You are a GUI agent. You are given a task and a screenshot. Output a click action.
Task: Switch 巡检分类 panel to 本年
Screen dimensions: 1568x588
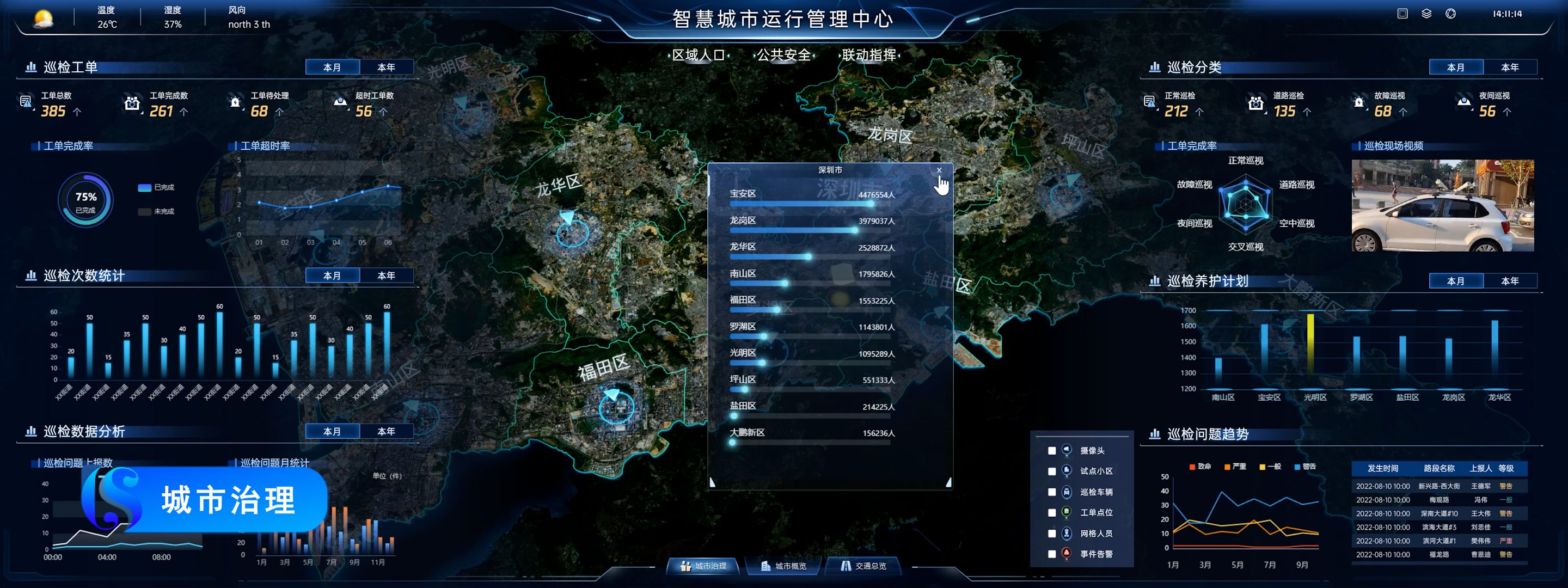(x=1510, y=68)
